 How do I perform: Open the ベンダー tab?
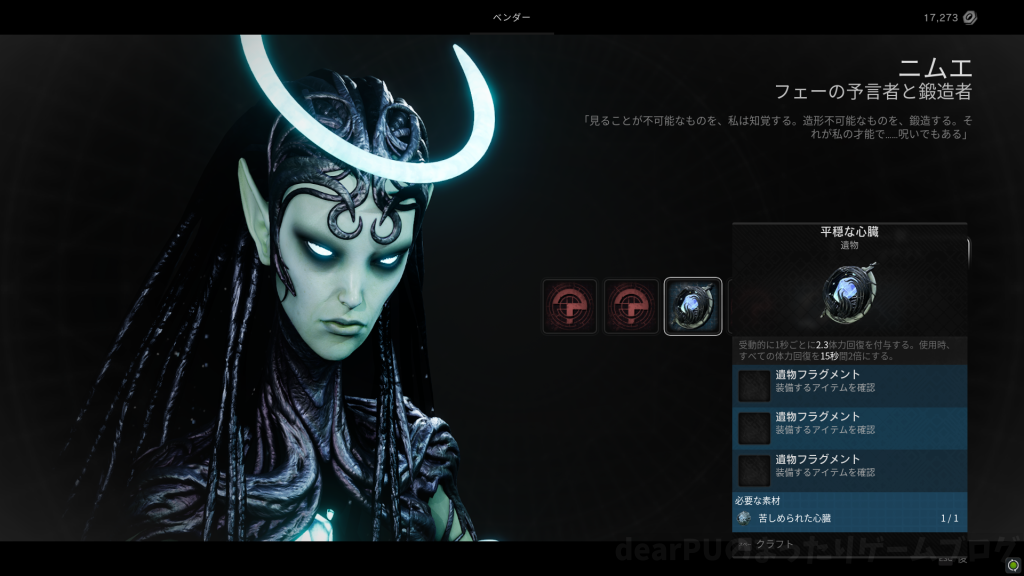511,18
